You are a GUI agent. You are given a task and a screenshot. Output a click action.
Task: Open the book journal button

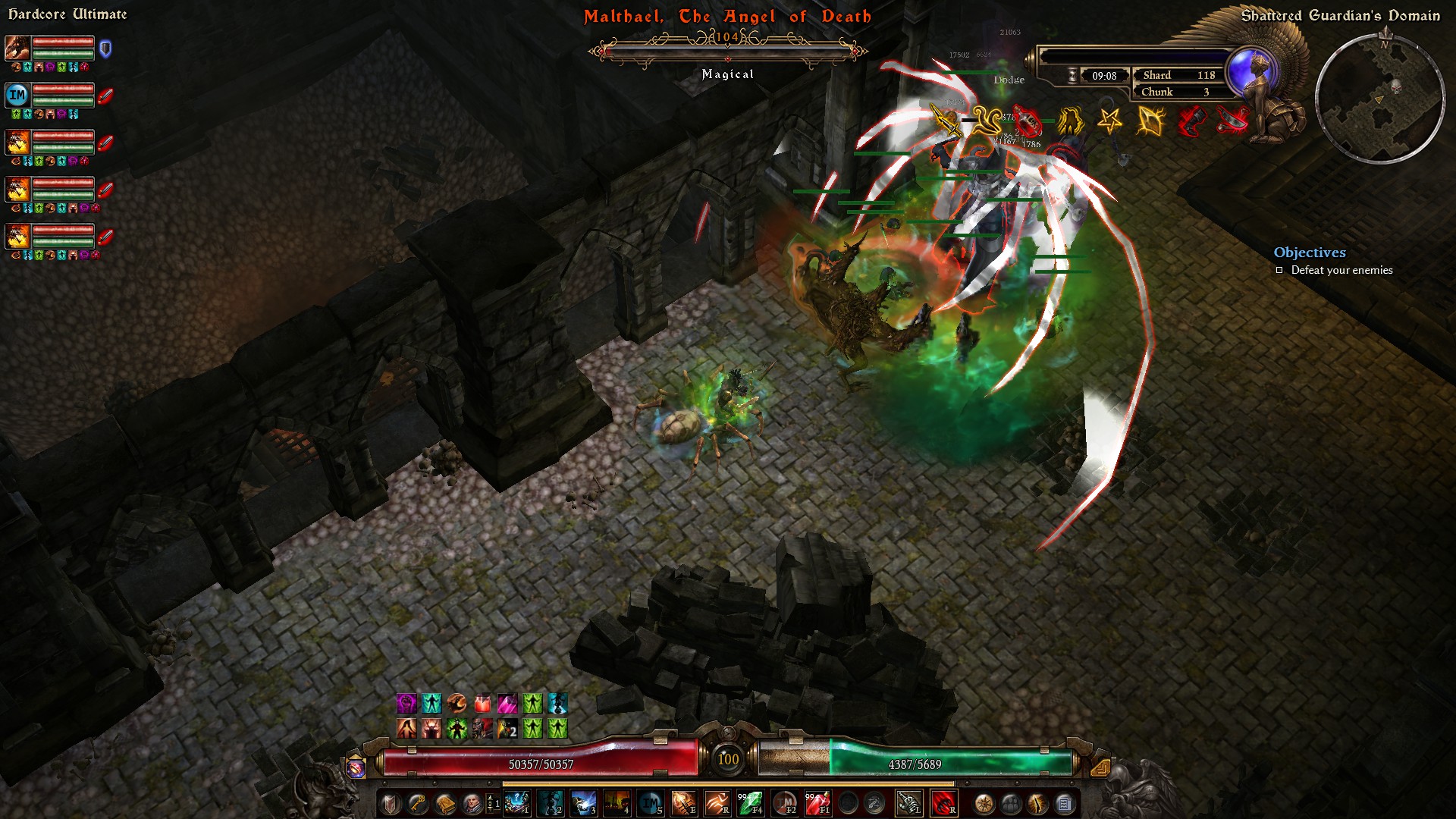click(445, 803)
